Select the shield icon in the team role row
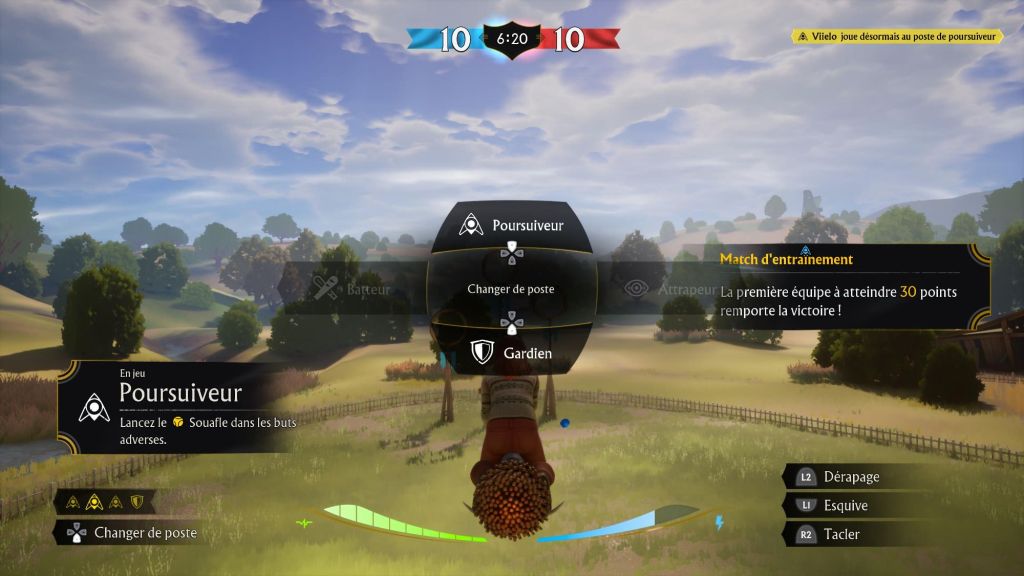 pos(137,501)
